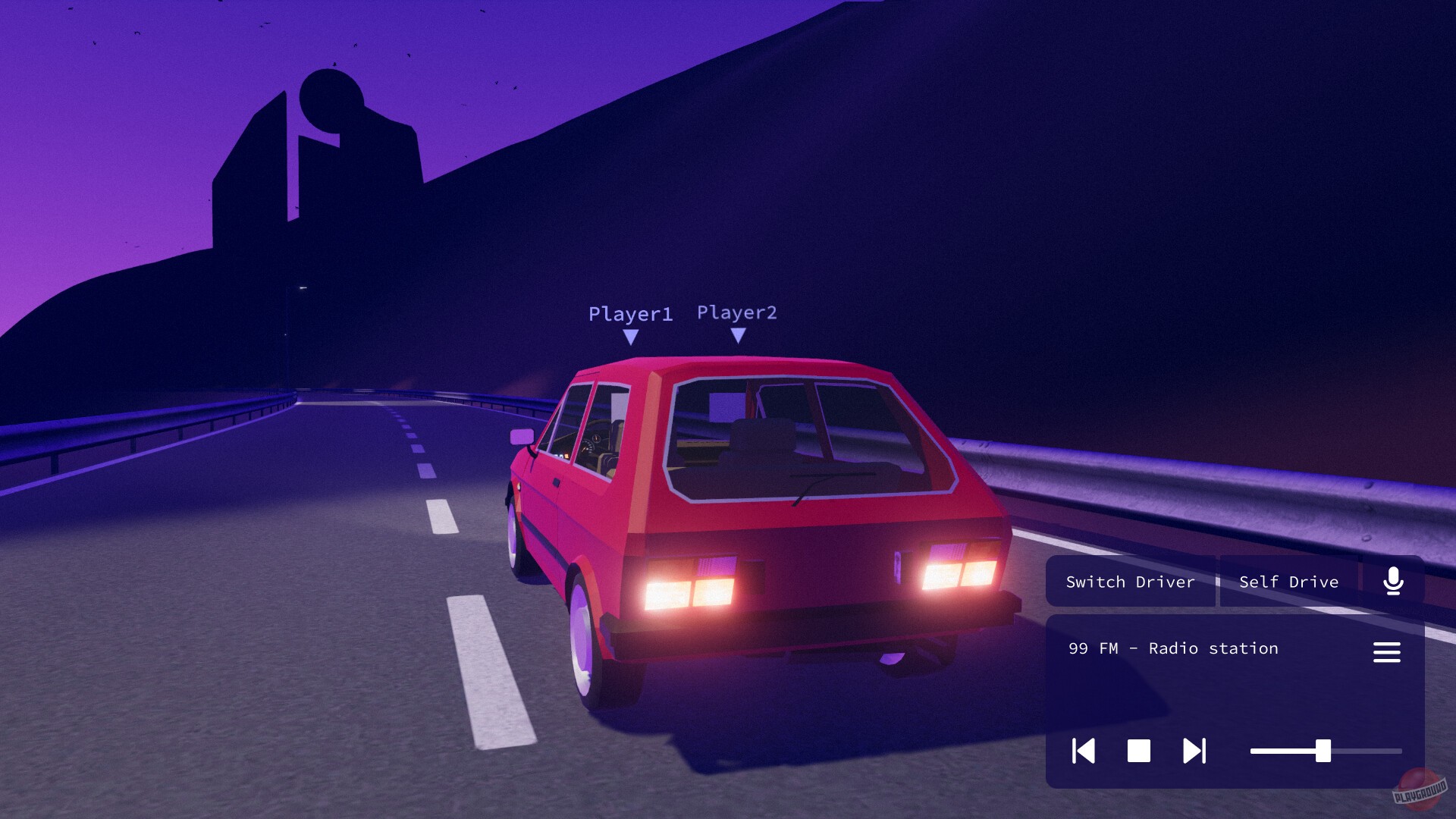Viewport: 1456px width, 819px height.
Task: Click Player1's name tag
Action: tap(632, 313)
